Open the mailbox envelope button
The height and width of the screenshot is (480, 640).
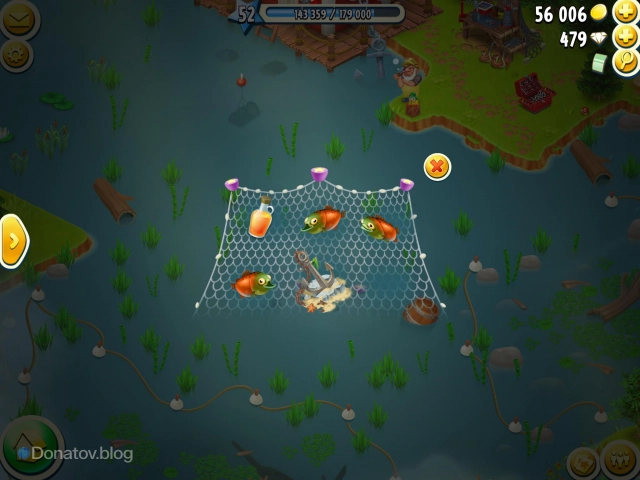pos(17,18)
